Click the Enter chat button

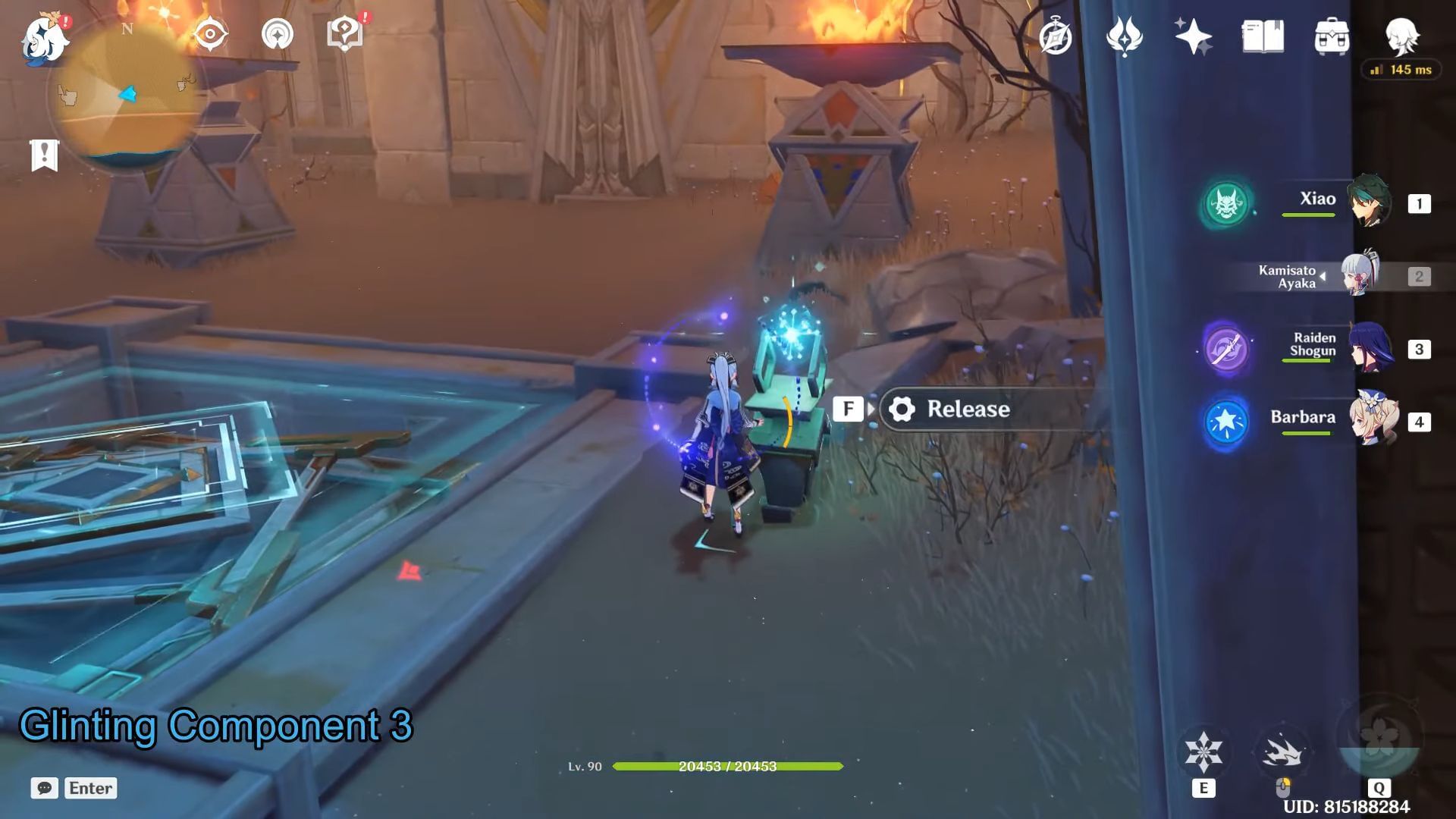pyautogui.click(x=90, y=788)
